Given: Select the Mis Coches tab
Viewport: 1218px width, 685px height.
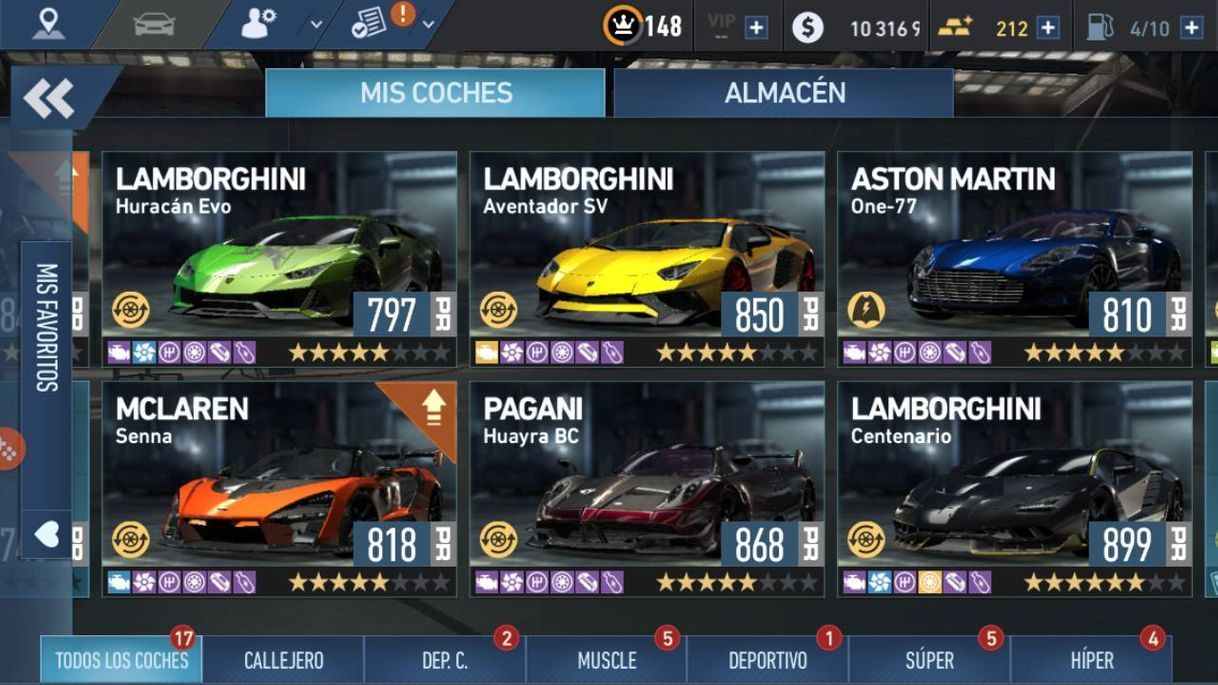Looking at the screenshot, I should click(x=436, y=93).
